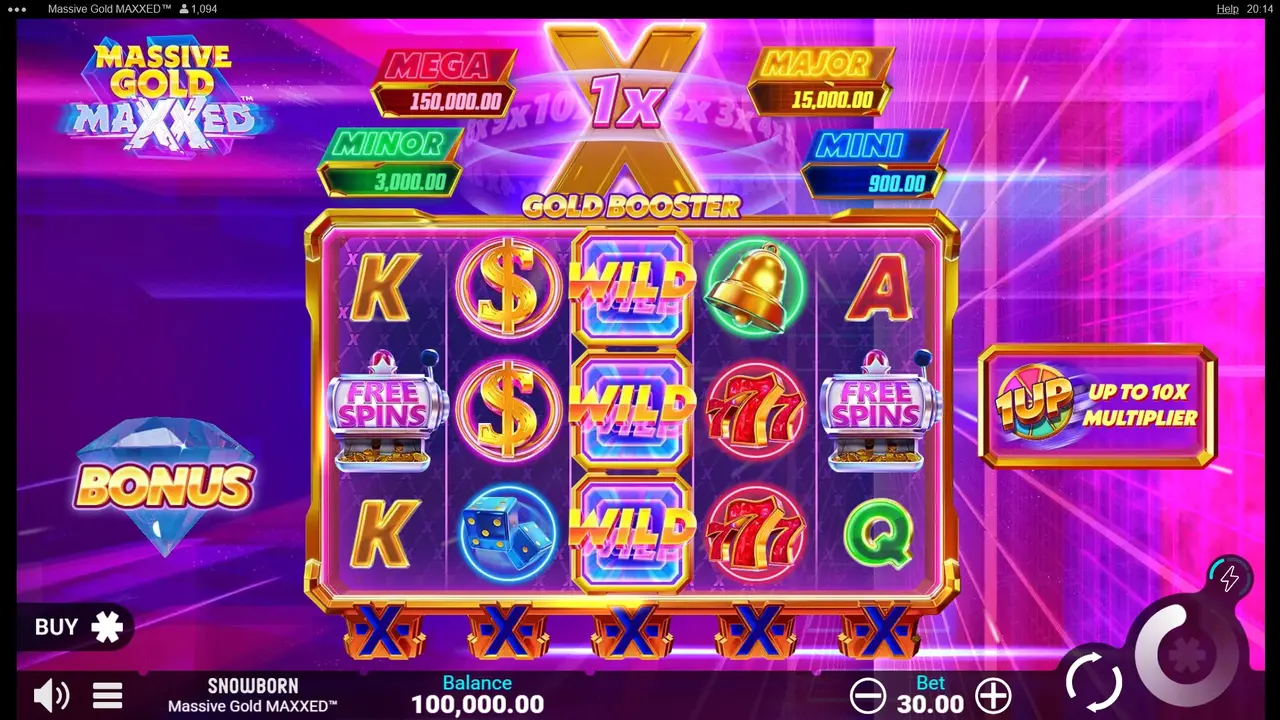
Task: Select the hamburger menu icon
Action: (x=107, y=695)
